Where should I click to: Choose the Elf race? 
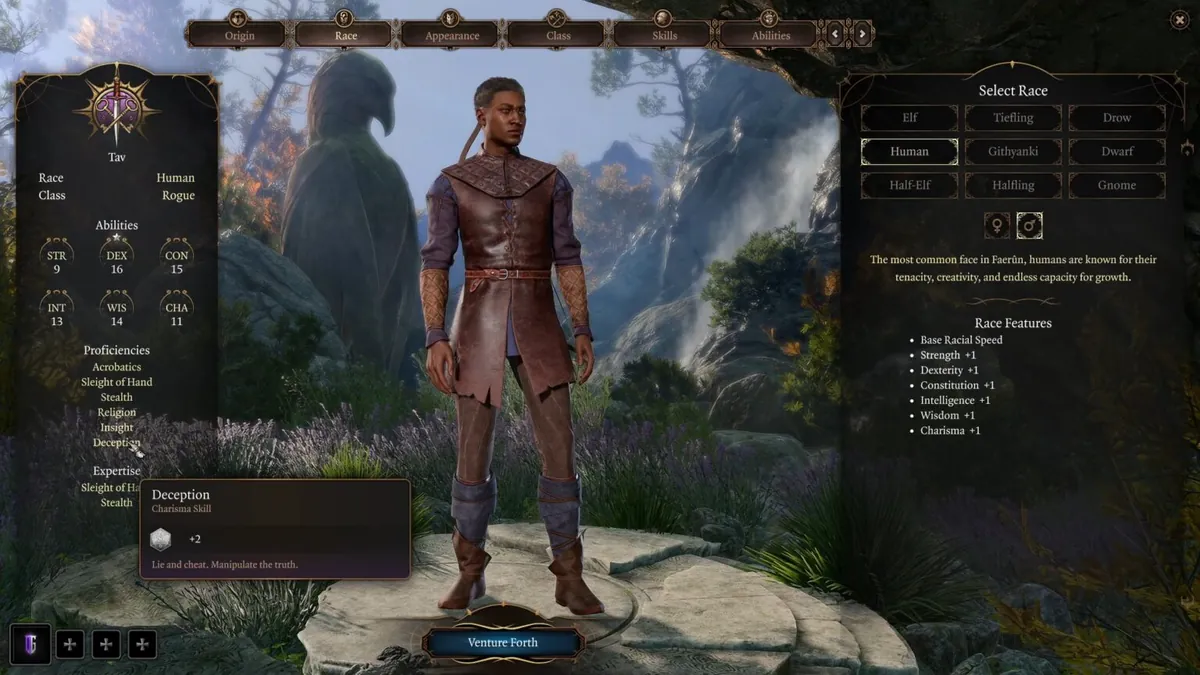pos(910,118)
